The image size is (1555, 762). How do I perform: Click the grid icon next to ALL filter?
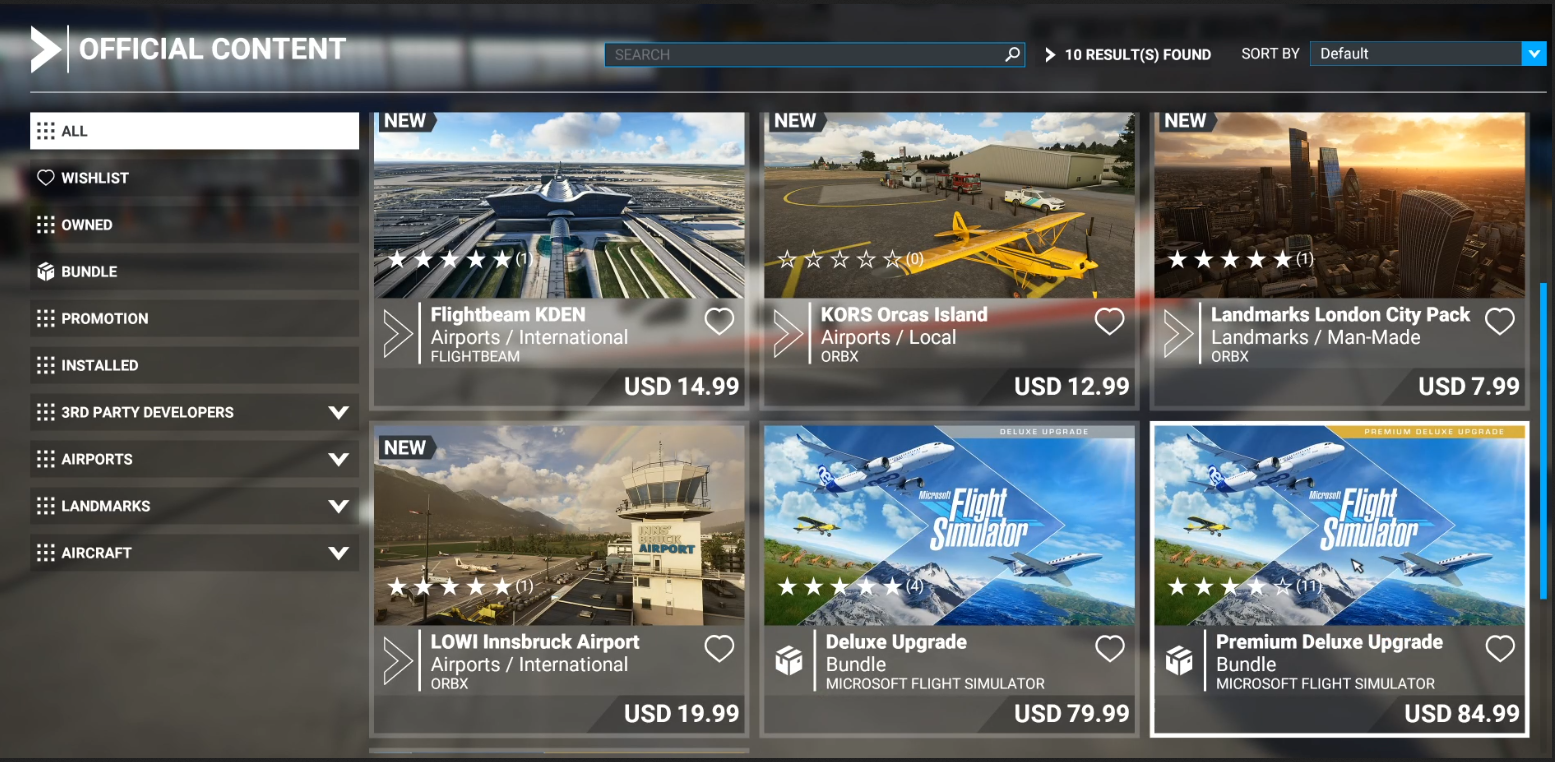pyautogui.click(x=44, y=131)
